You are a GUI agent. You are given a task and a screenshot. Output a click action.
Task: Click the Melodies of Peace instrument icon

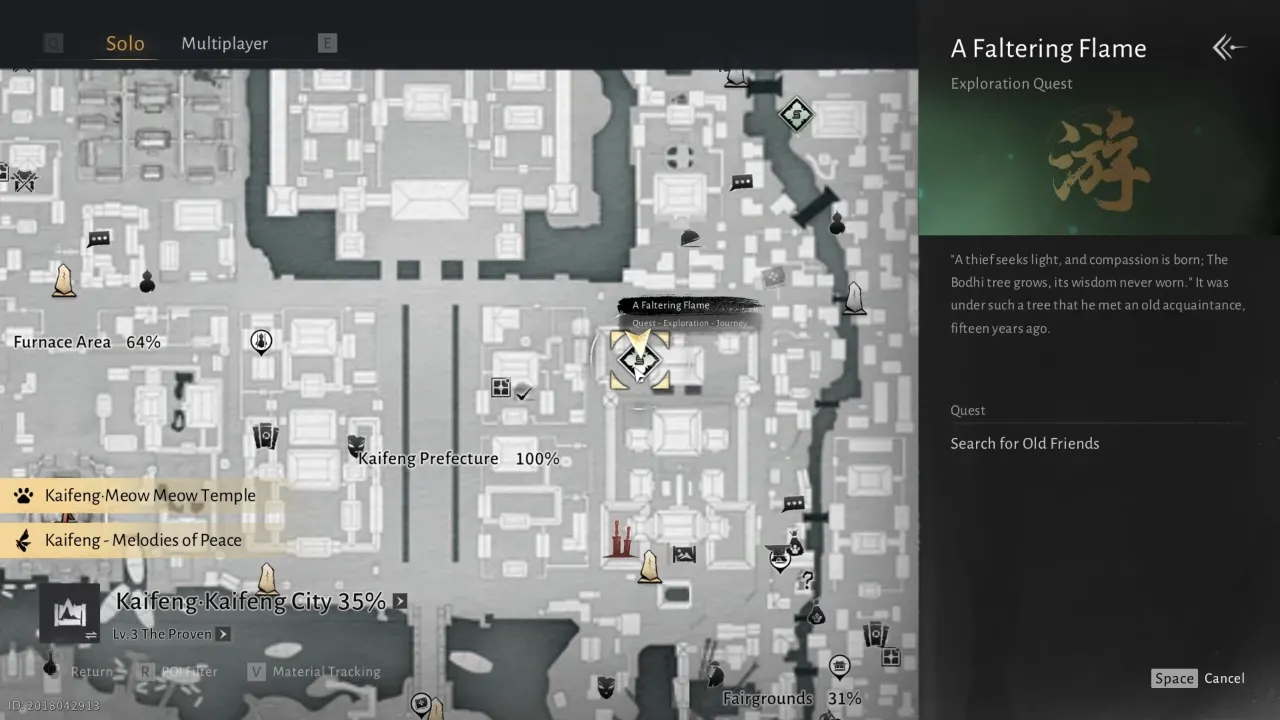[x=22, y=540]
